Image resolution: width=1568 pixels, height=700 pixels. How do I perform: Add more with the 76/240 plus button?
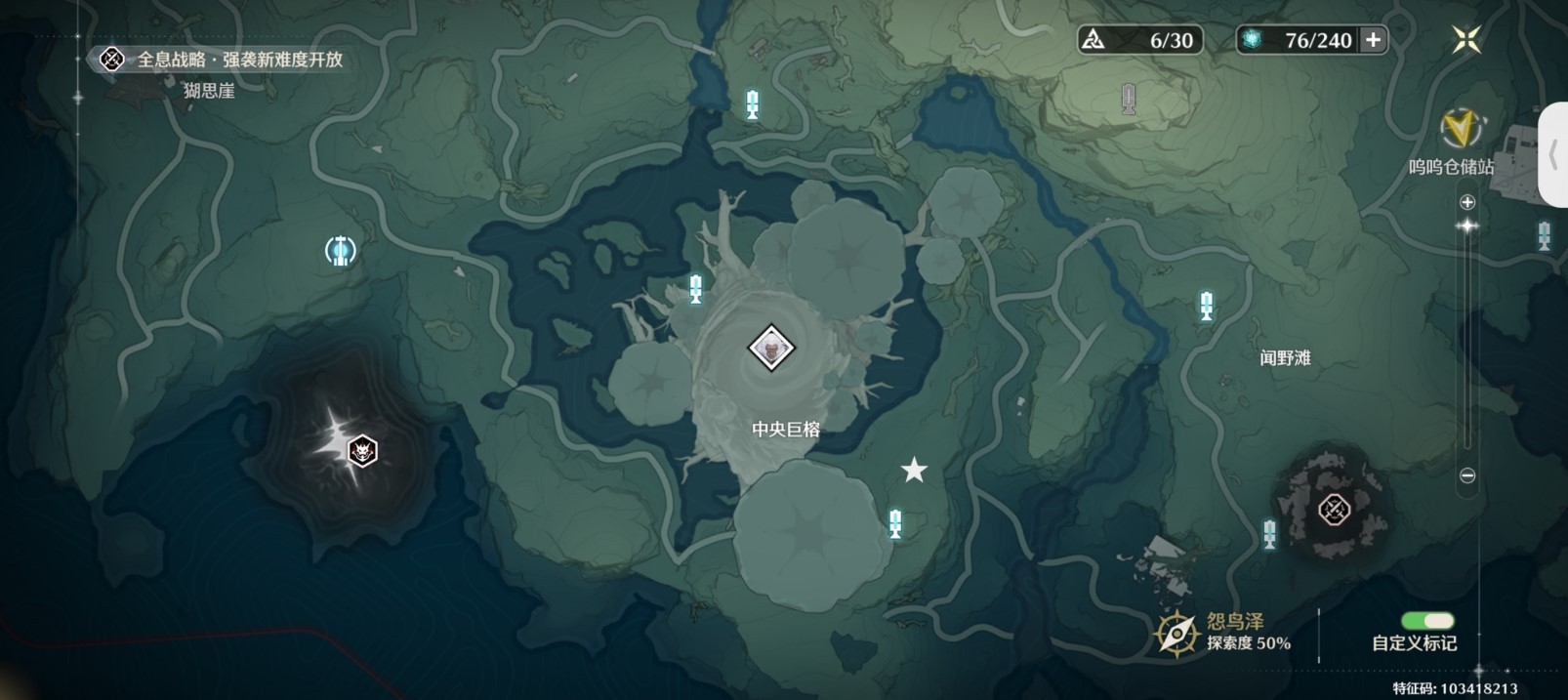[1373, 40]
